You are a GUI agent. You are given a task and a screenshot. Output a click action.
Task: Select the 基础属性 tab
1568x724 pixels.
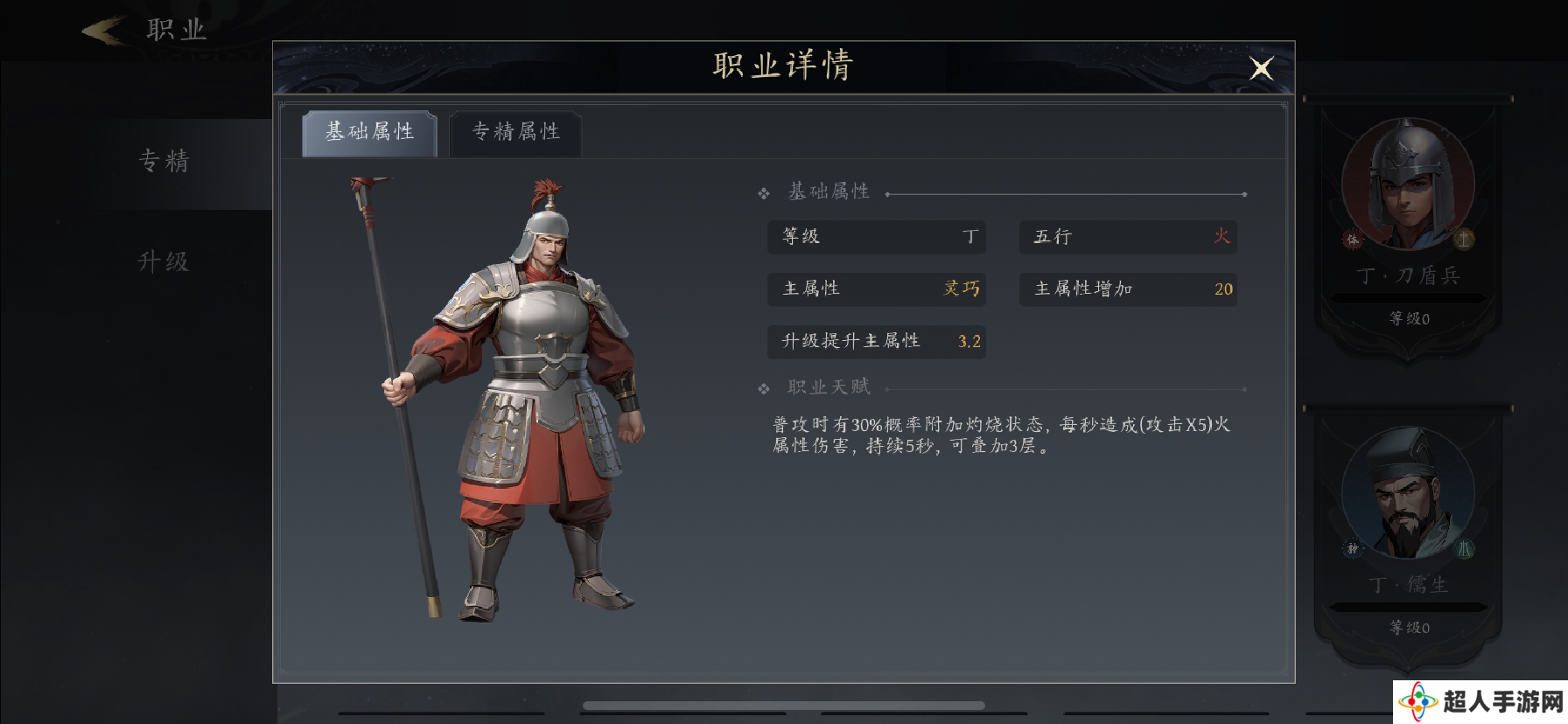[368, 131]
